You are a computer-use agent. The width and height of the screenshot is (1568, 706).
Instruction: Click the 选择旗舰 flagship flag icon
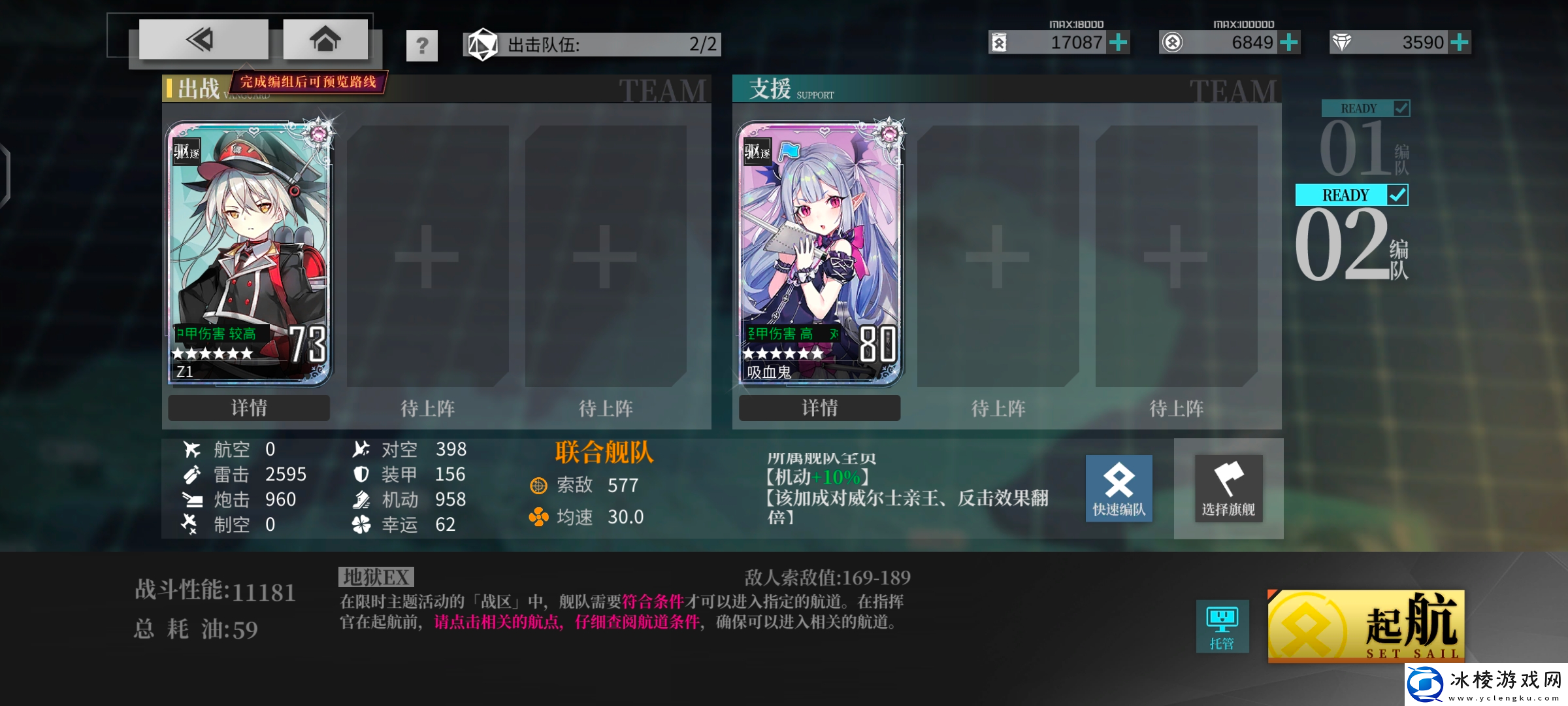coord(1228,489)
